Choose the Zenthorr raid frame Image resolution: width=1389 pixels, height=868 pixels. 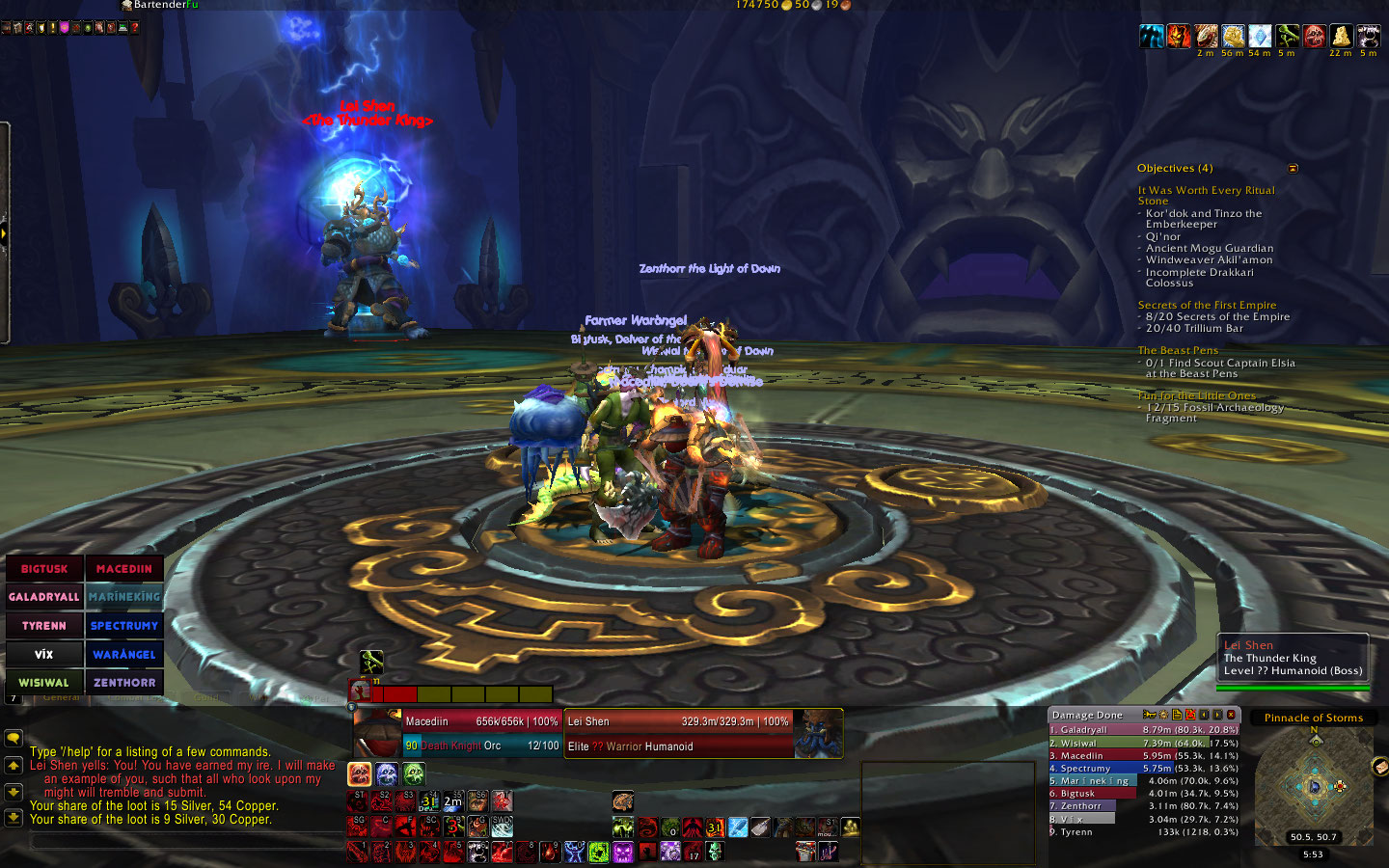click(124, 683)
